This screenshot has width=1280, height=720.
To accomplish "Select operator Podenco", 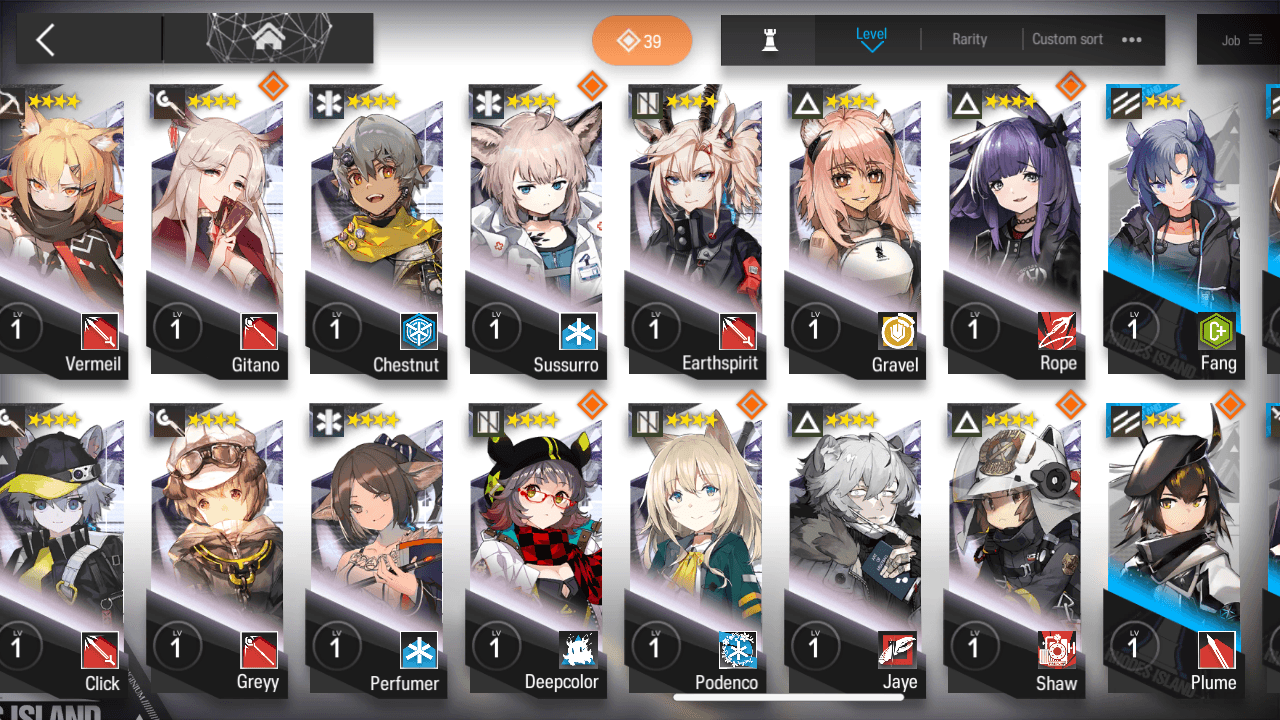I will (x=697, y=550).
